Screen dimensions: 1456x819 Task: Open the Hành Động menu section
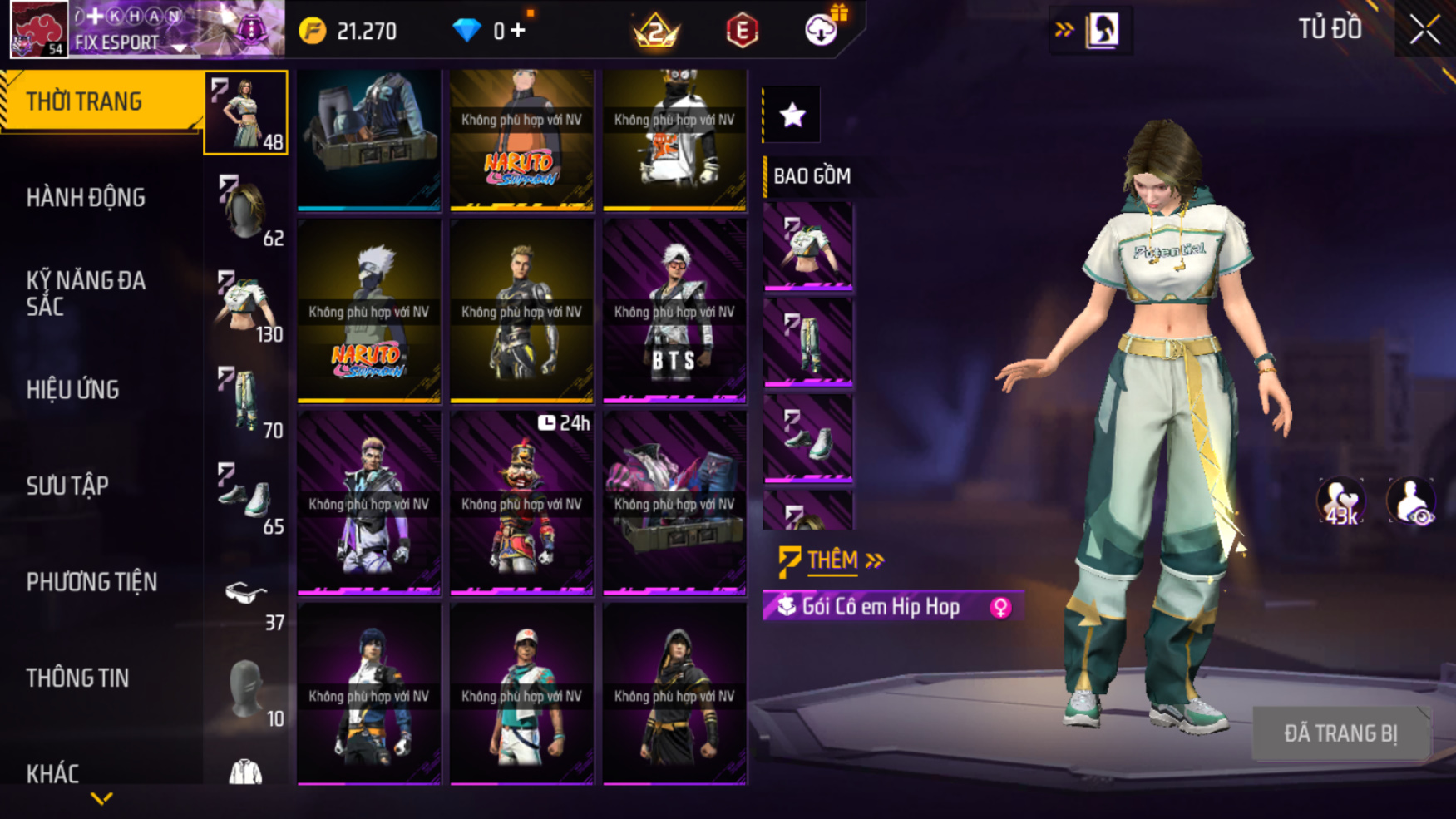tap(86, 198)
